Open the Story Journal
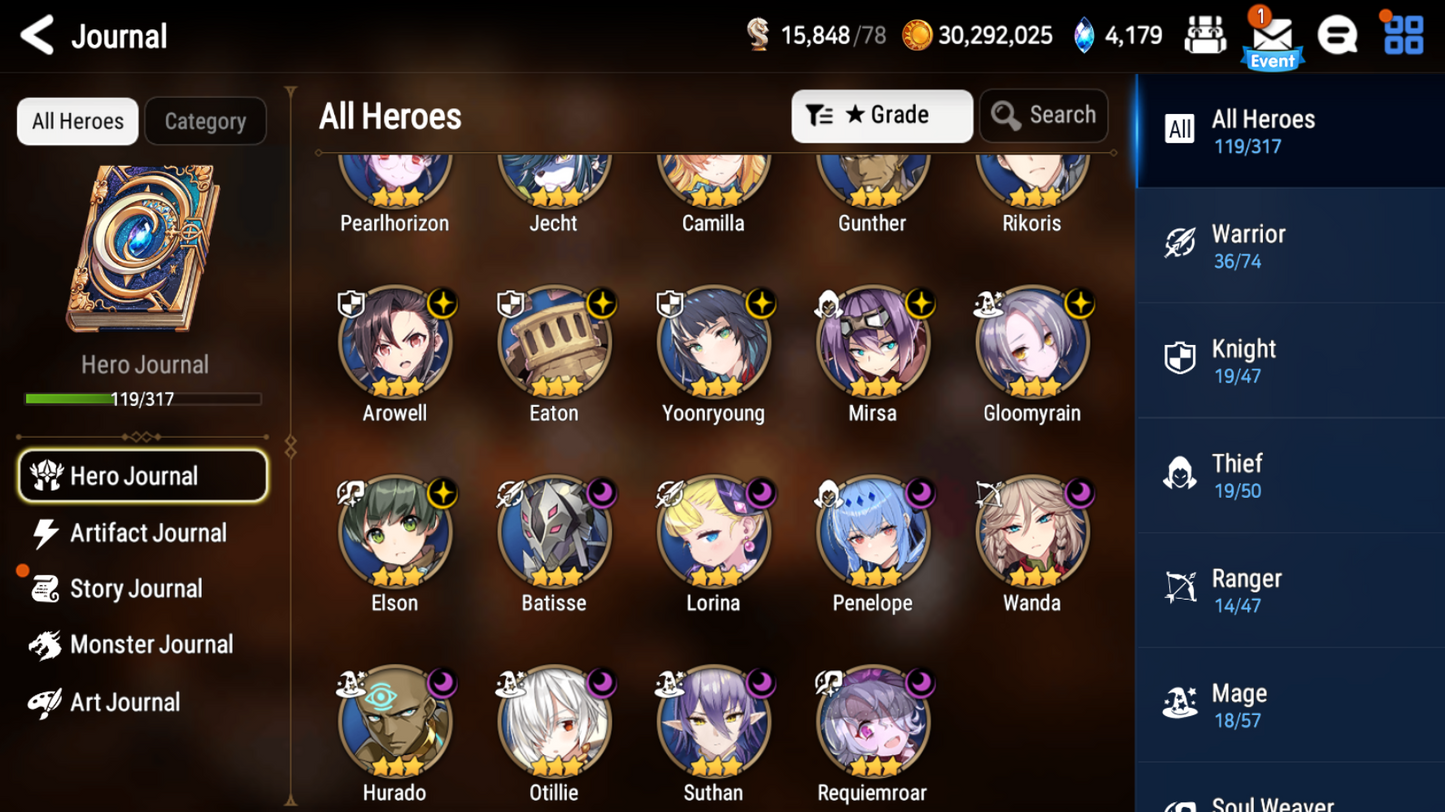 click(135, 589)
